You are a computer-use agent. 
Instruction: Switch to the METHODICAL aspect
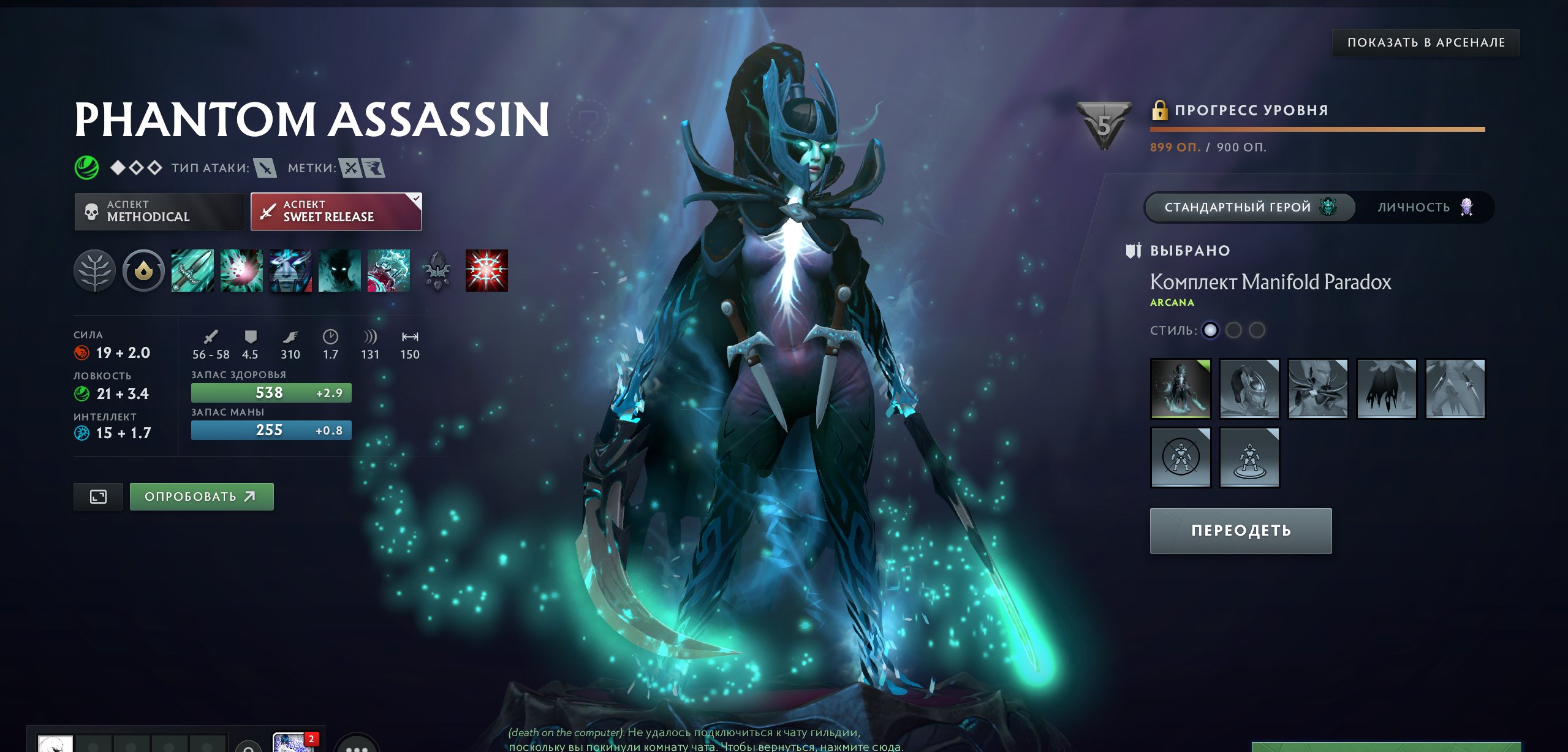point(159,211)
